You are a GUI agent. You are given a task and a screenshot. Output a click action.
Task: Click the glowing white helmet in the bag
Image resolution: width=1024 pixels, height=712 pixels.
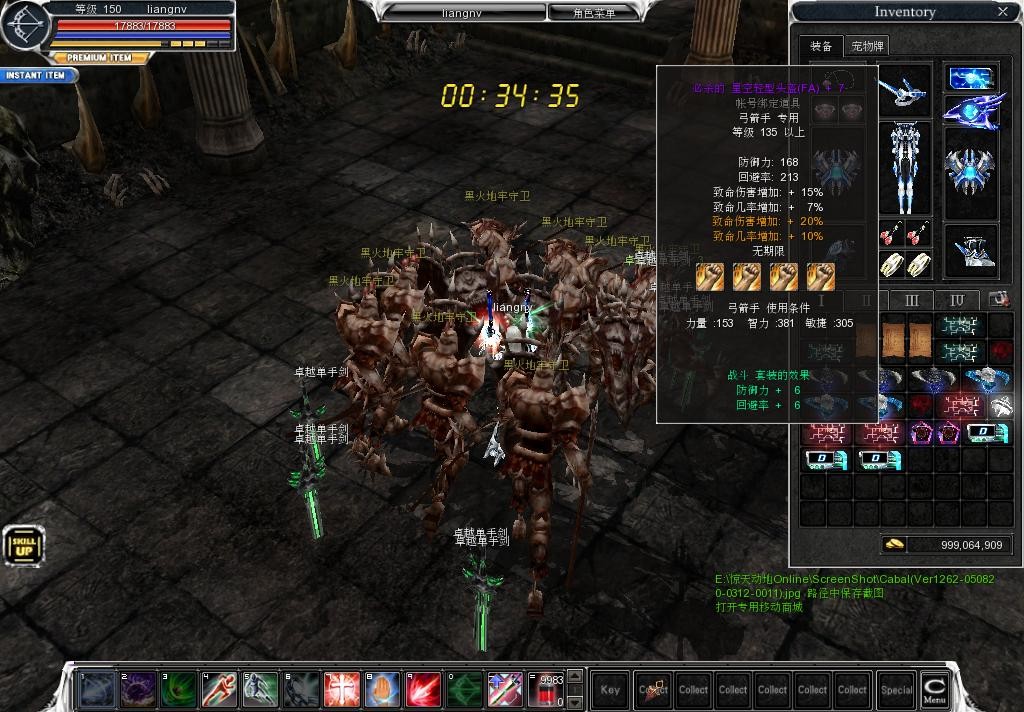pos(1000,405)
